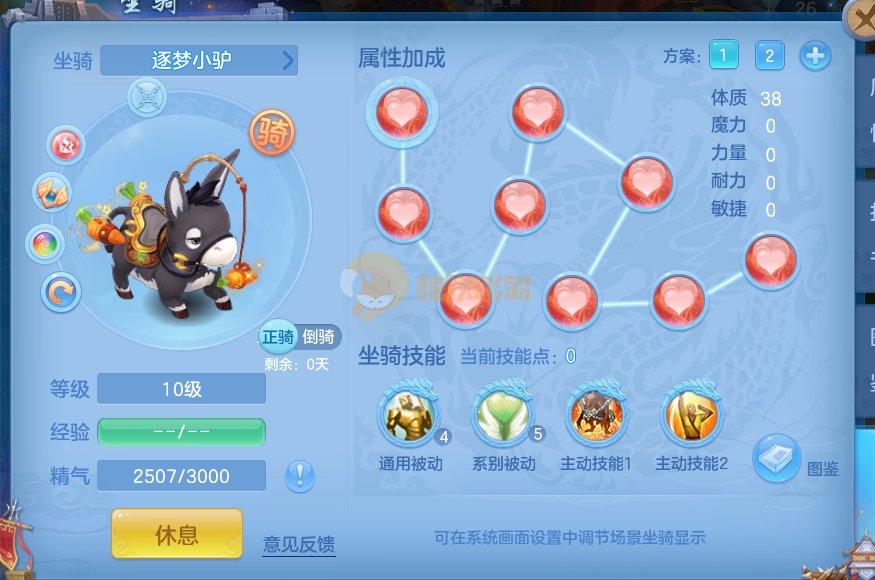Screen dimensions: 875x580
Task: Select the 正骑 riding direction
Action: pyautogui.click(x=277, y=337)
